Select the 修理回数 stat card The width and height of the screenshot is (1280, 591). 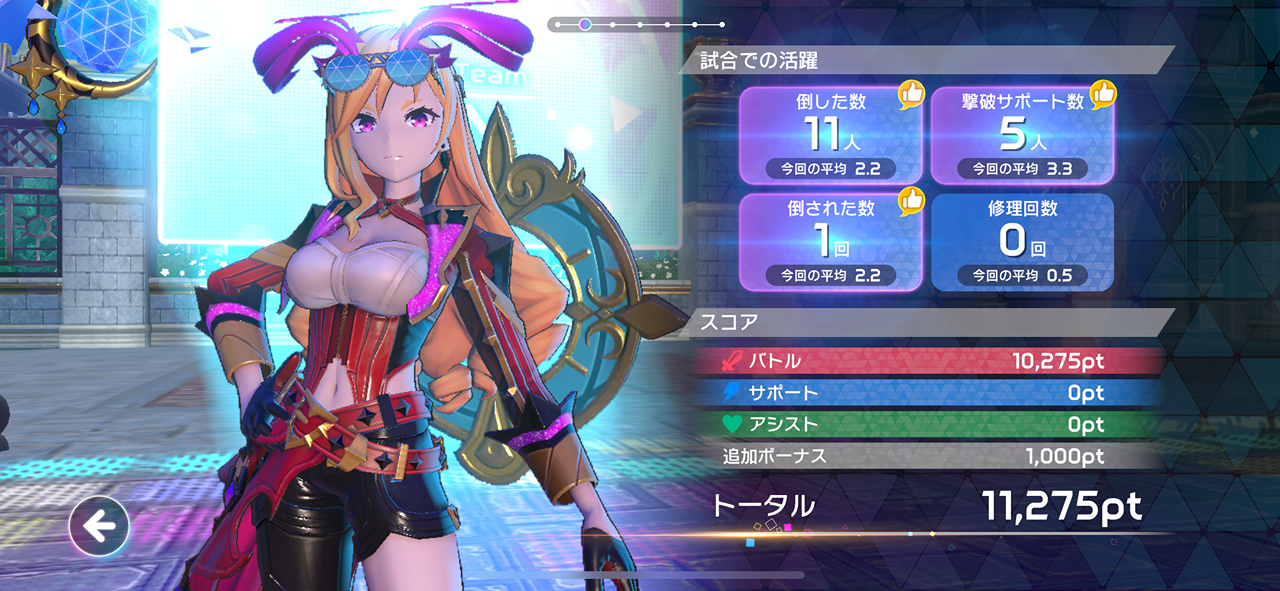pos(1022,242)
